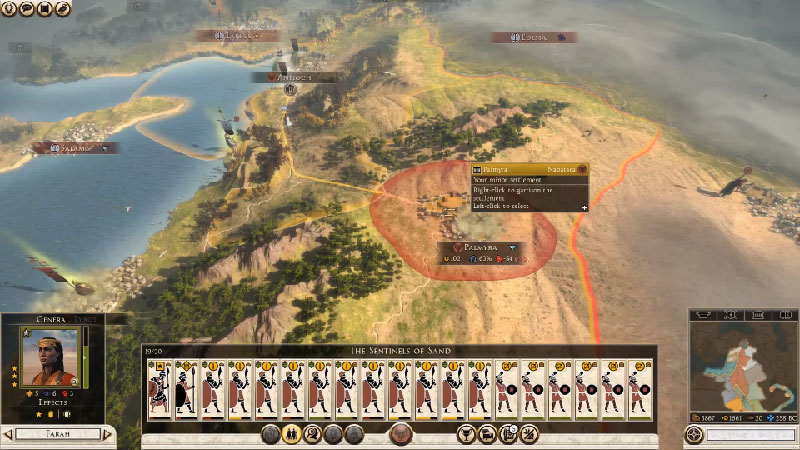Click the compass button beside the minimap
Image resolution: width=800 pixels, height=450 pixels.
[x=695, y=435]
